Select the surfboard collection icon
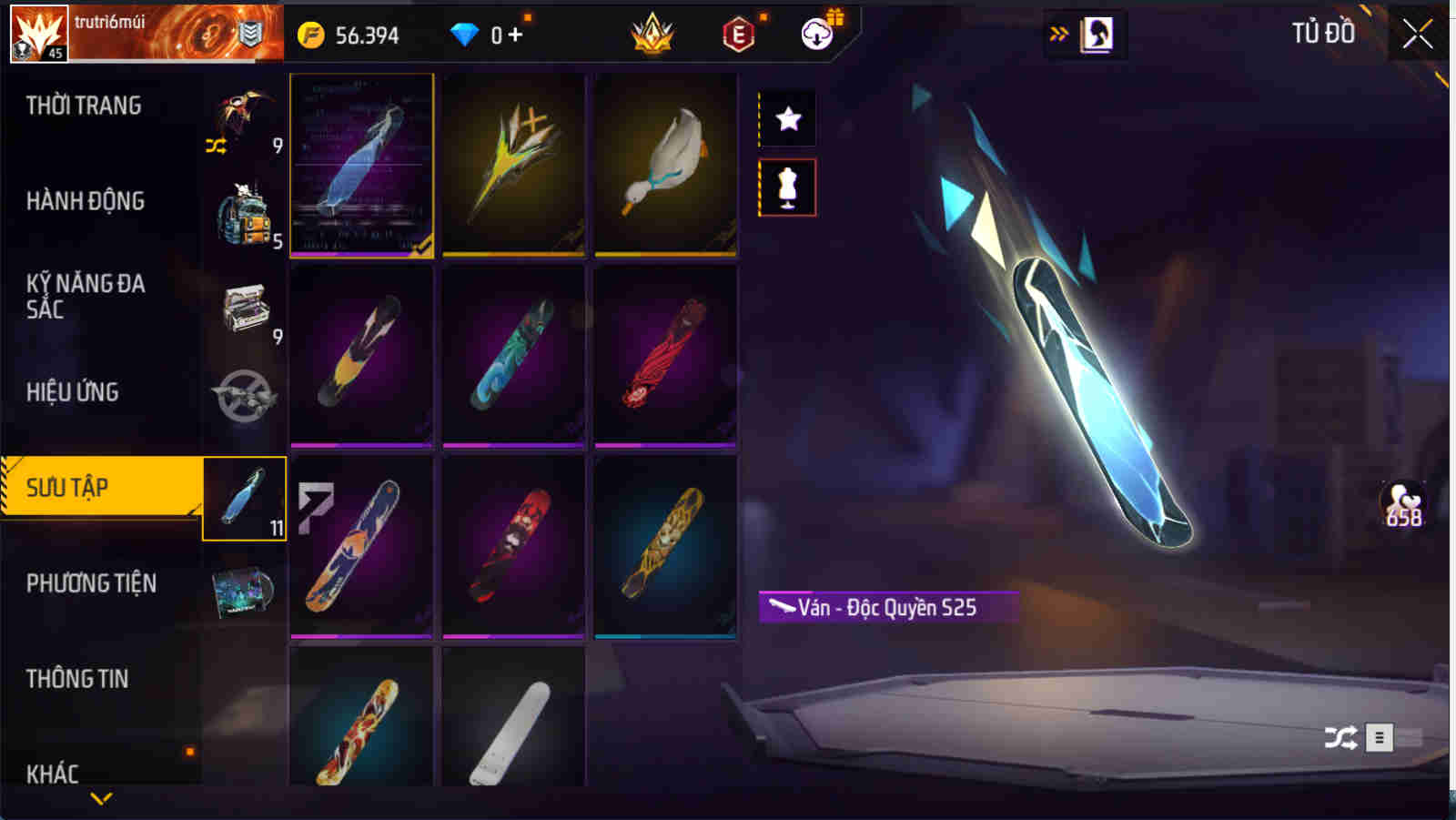Viewport: 1456px width, 820px height. click(242, 499)
